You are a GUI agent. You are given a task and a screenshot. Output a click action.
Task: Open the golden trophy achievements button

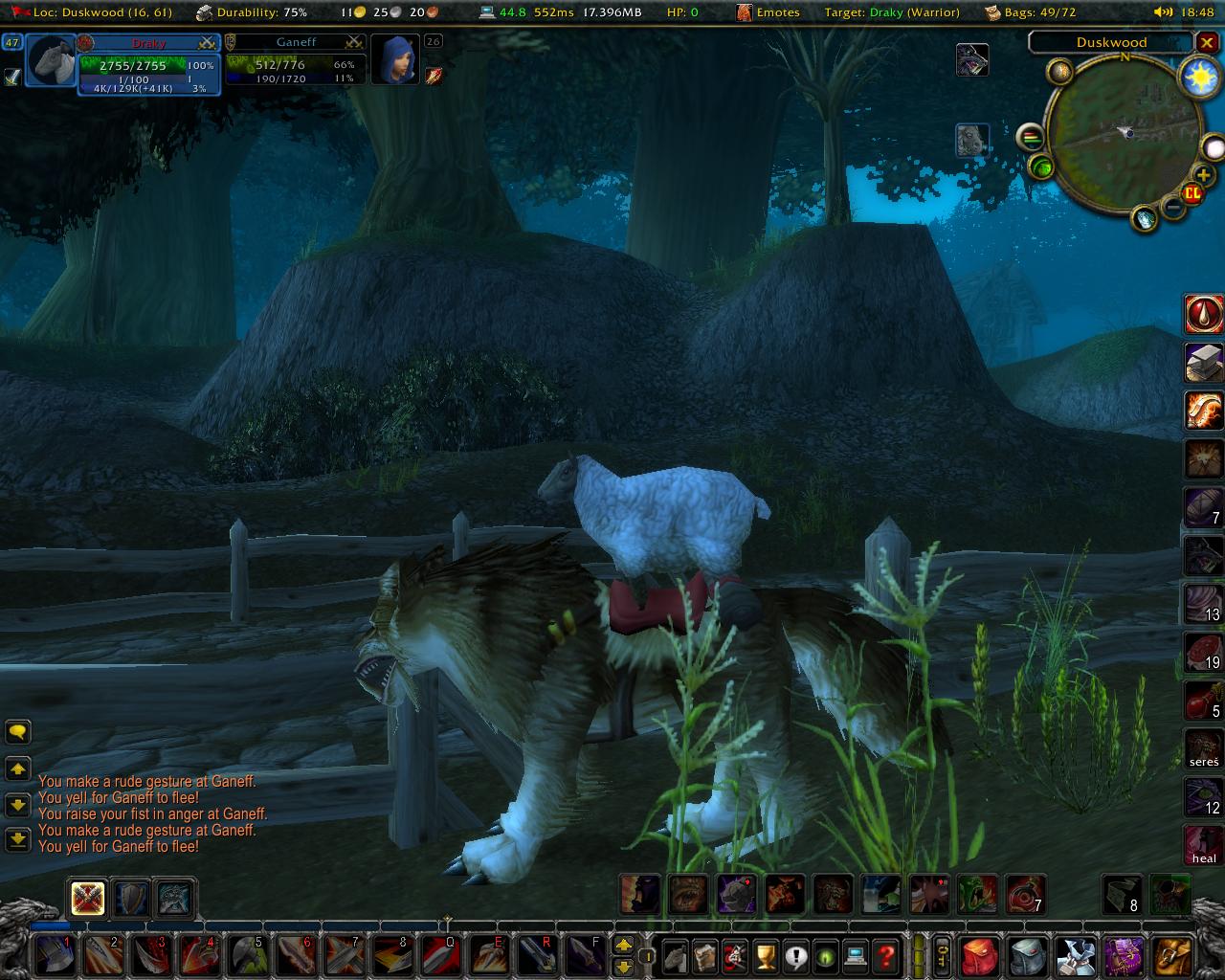pos(765,955)
